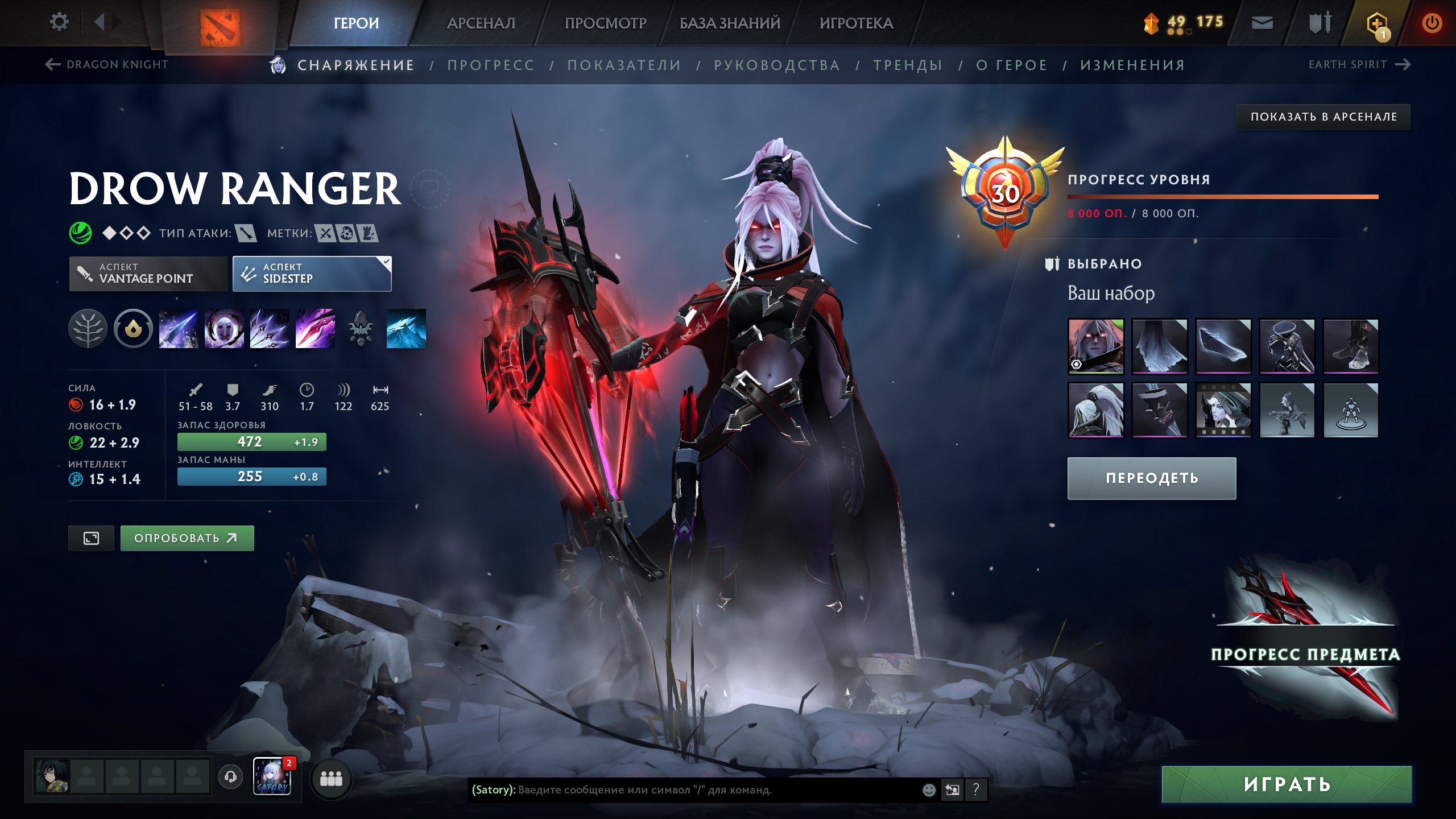The height and width of the screenshot is (819, 1456).
Task: Open the facet droplet icon next to talents
Action: pos(133,329)
